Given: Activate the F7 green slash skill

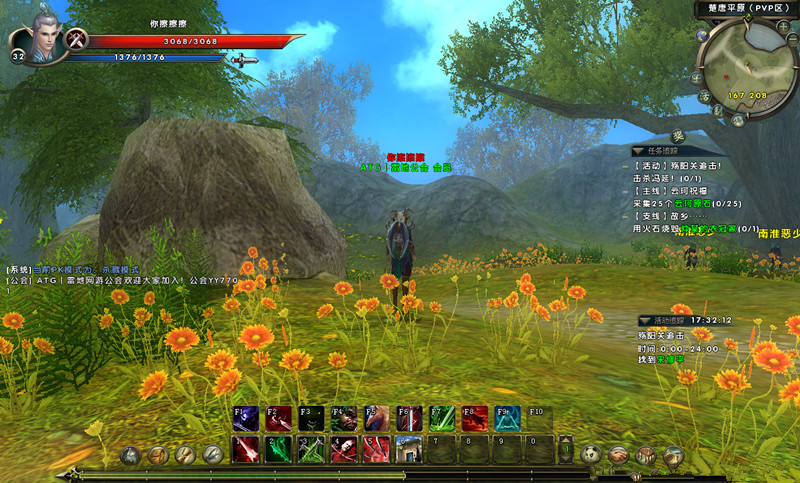Looking at the screenshot, I should [x=442, y=419].
